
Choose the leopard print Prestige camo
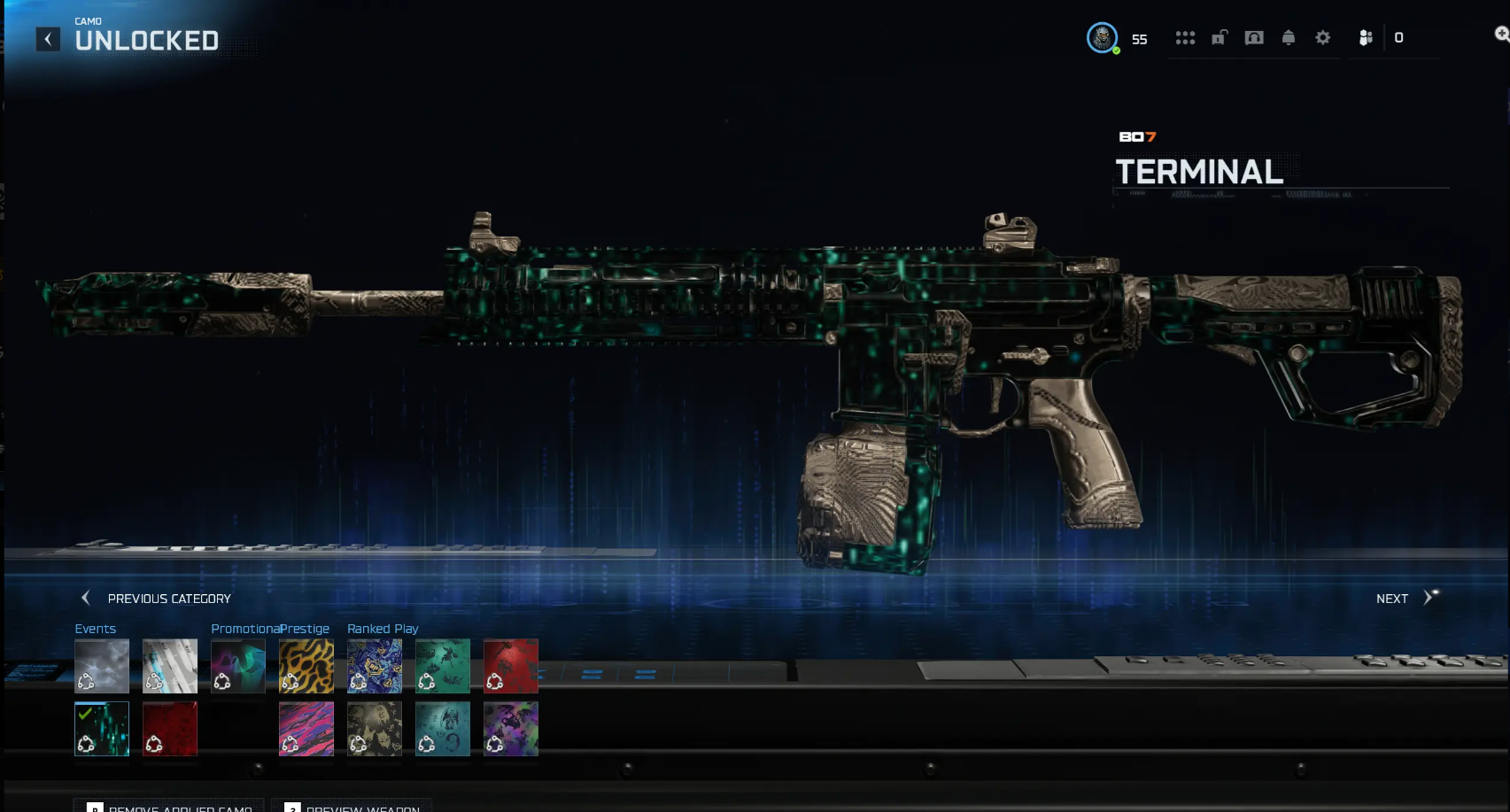point(306,666)
